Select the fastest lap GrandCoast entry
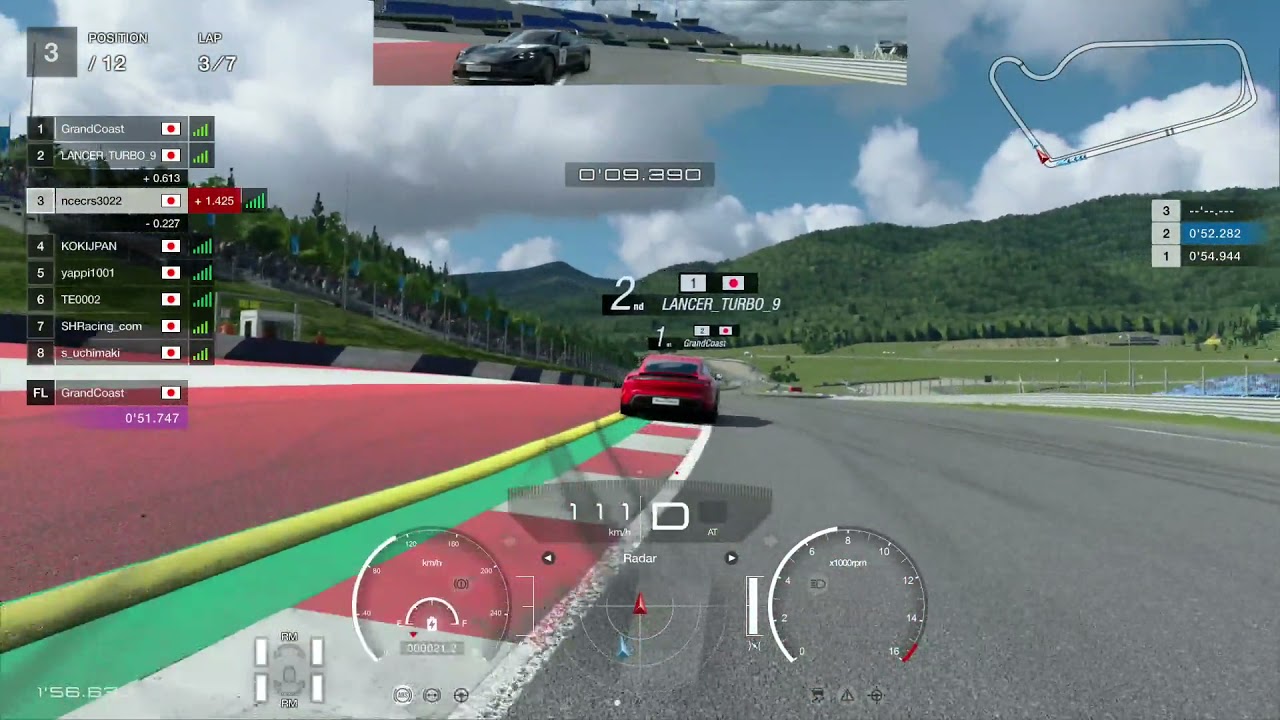1280x720 pixels. (108, 393)
